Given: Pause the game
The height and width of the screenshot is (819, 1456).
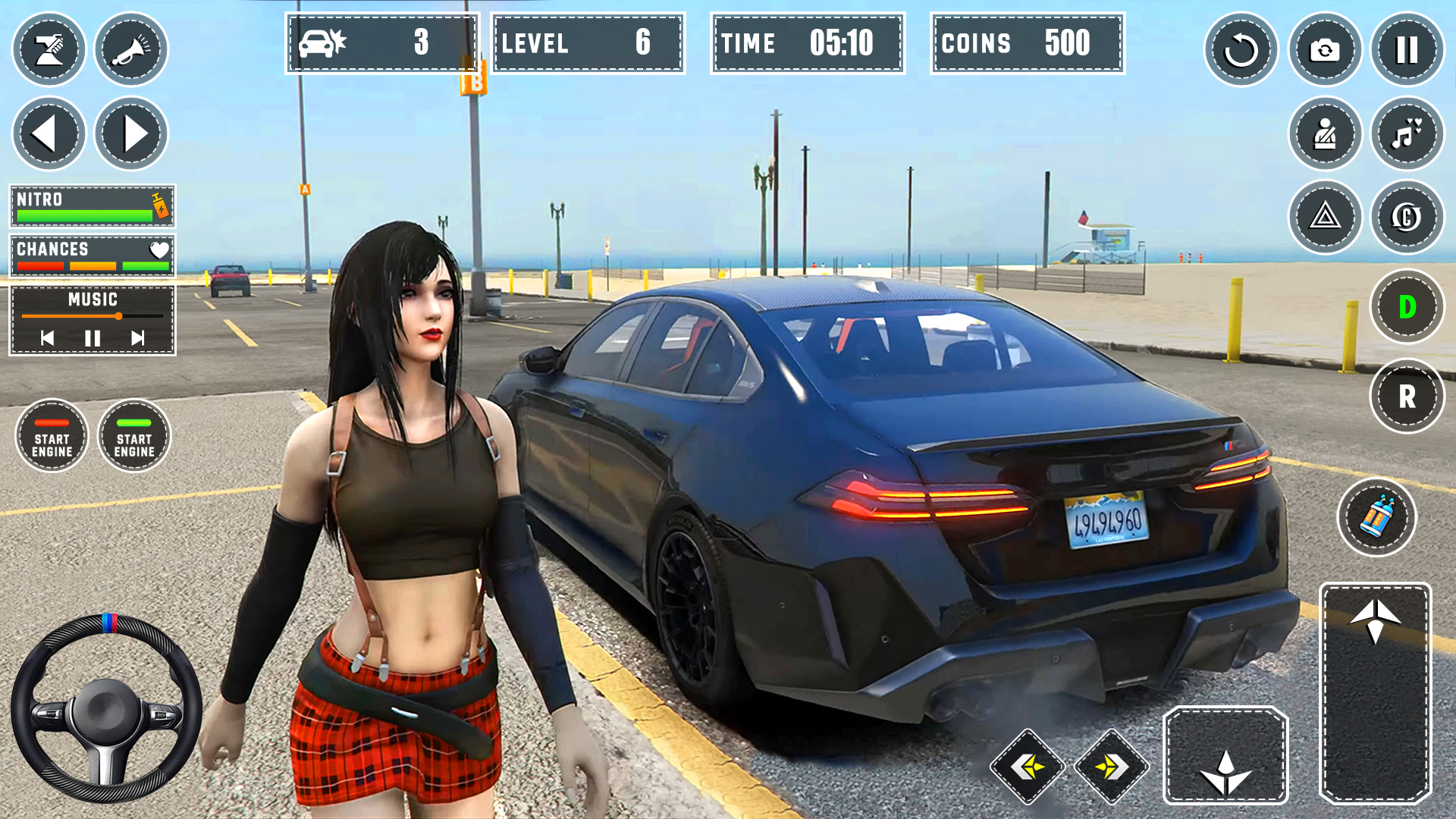Looking at the screenshot, I should click(x=1407, y=49).
